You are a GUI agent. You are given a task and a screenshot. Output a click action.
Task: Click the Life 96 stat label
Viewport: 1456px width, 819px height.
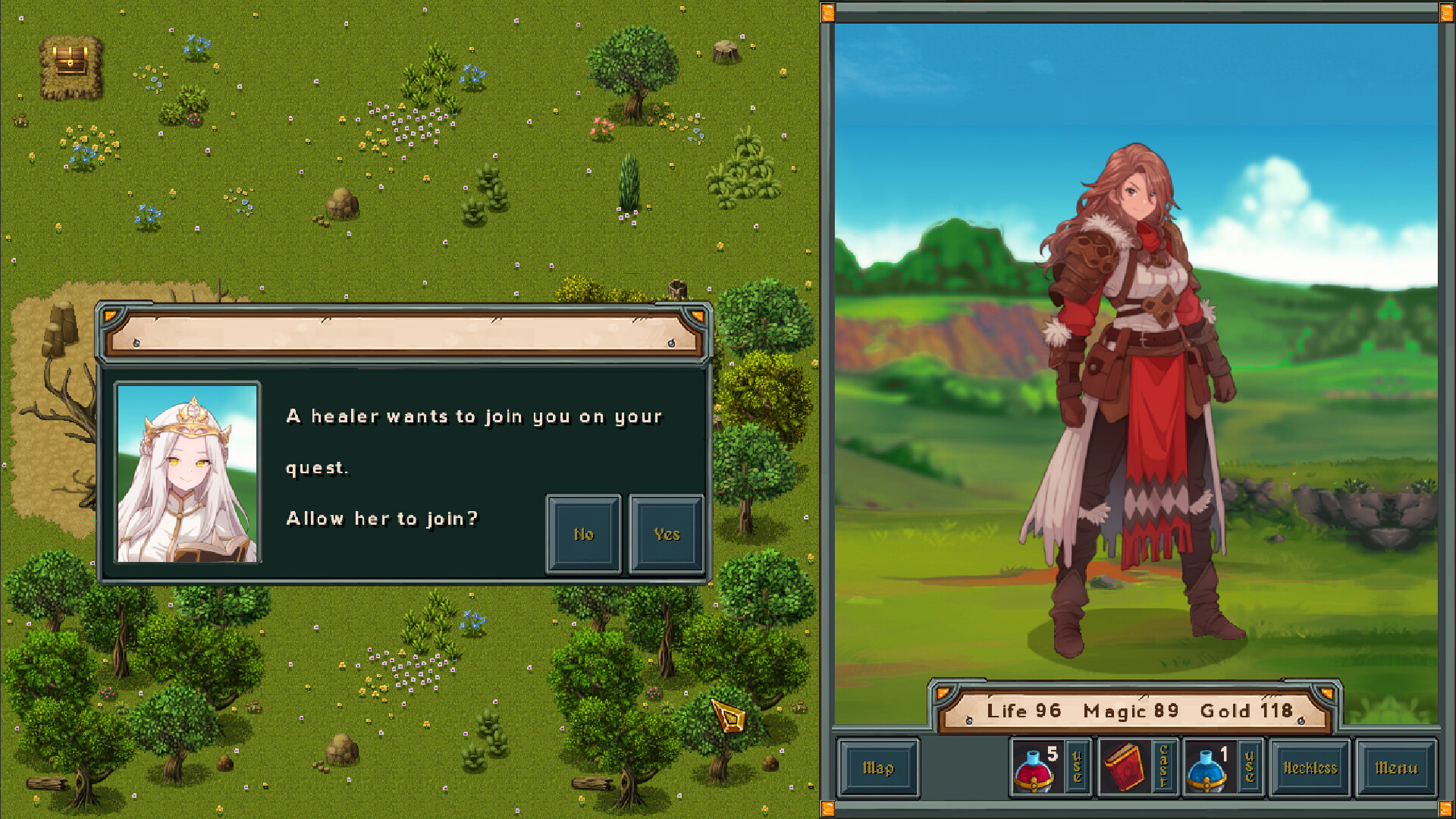click(1023, 711)
